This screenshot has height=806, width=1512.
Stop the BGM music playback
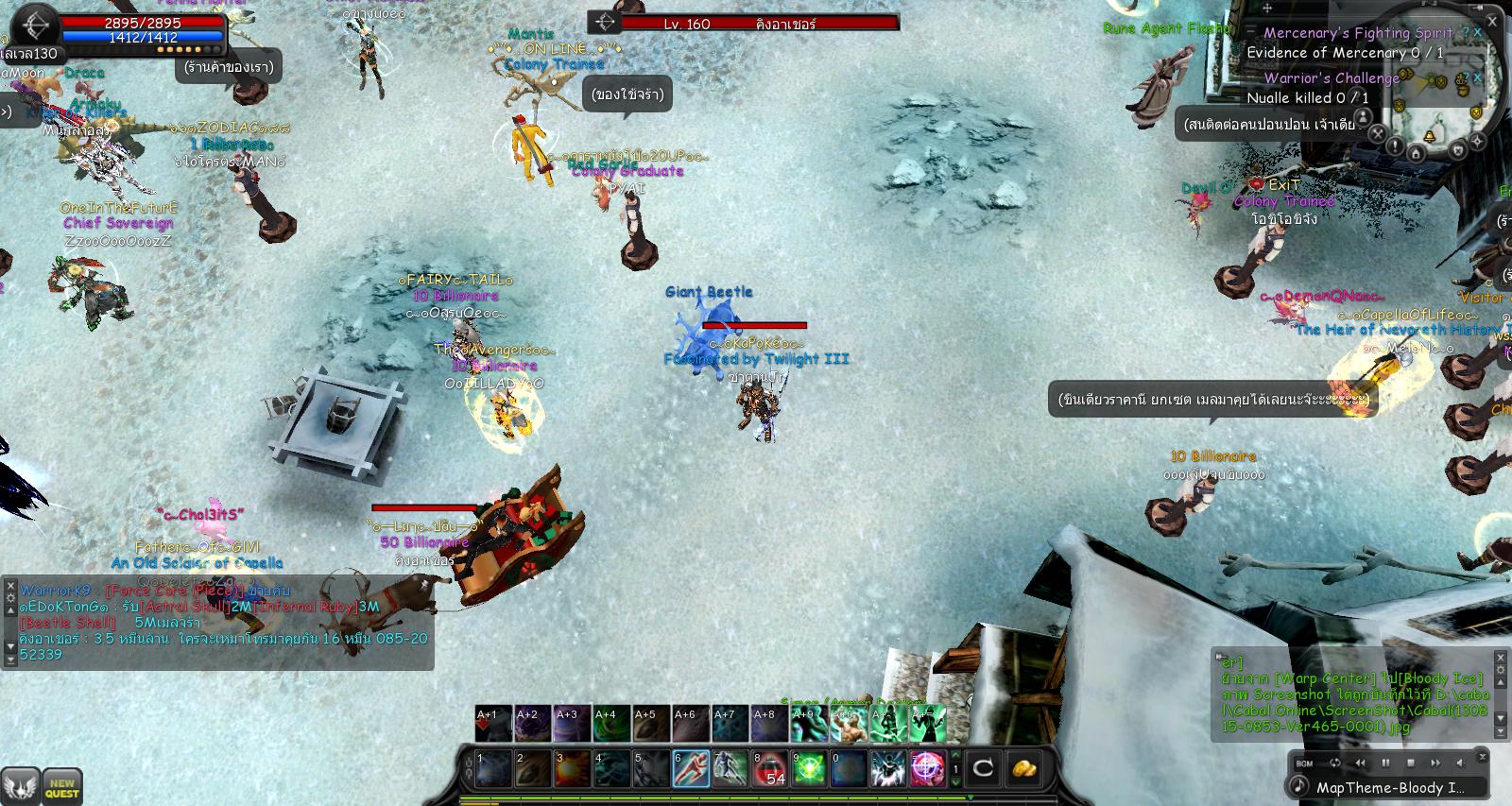(x=1411, y=763)
